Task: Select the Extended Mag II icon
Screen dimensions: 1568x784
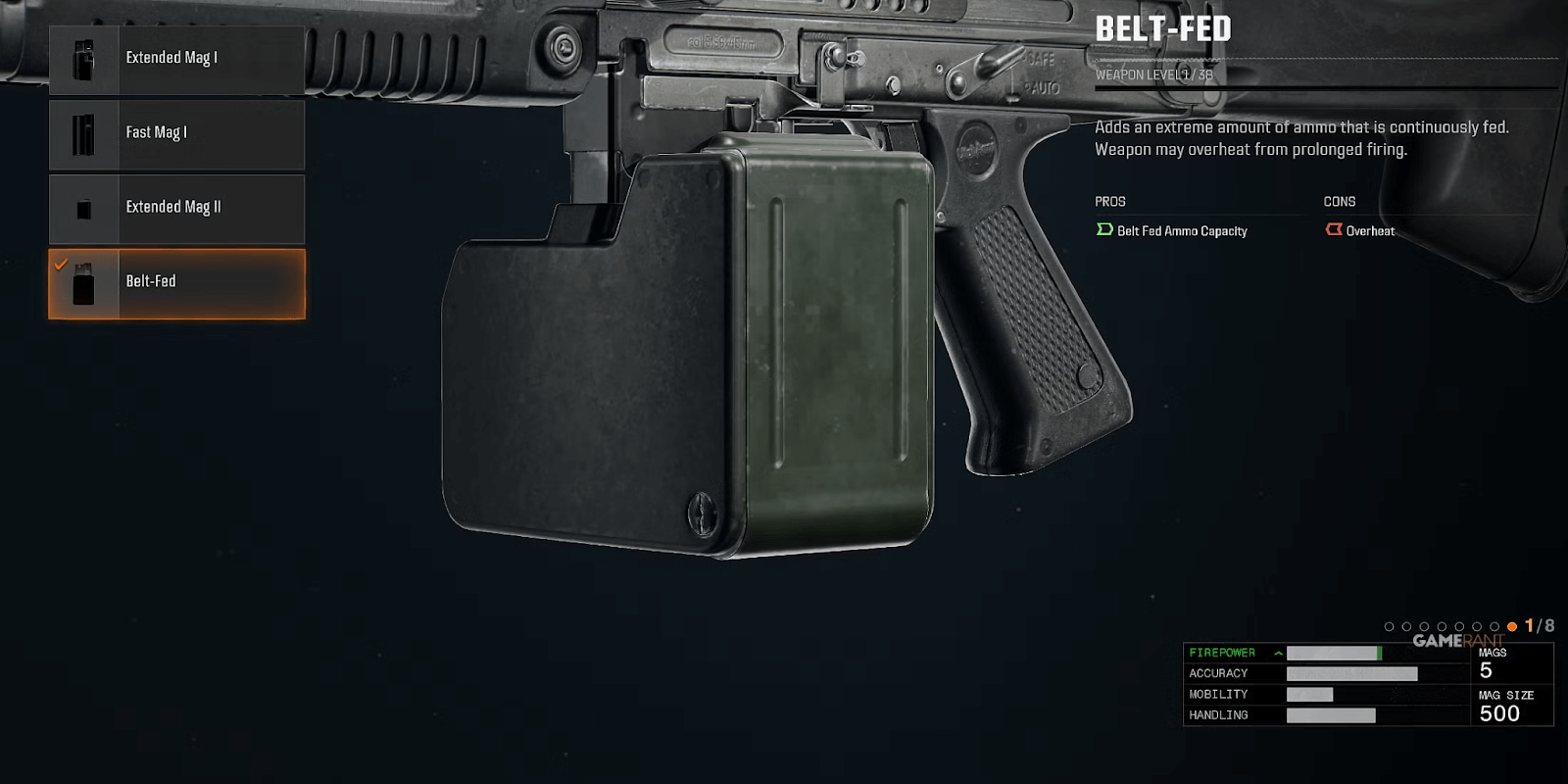Action: [x=82, y=208]
